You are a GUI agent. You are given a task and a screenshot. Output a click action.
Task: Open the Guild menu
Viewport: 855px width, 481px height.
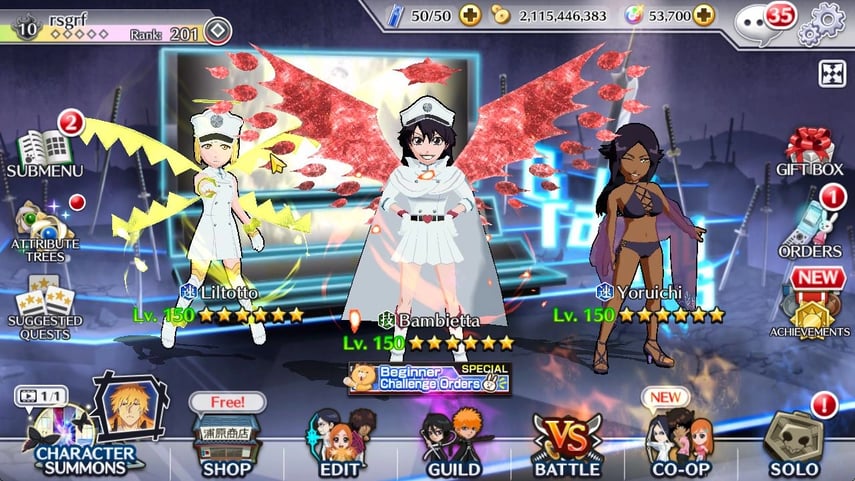coord(454,442)
